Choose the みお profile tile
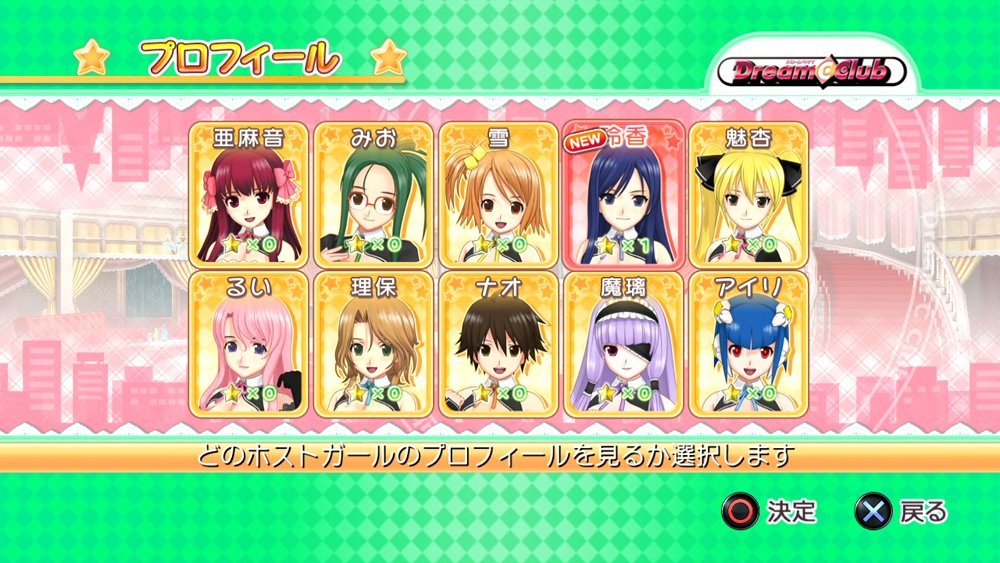The width and height of the screenshot is (1000, 563). [373, 195]
